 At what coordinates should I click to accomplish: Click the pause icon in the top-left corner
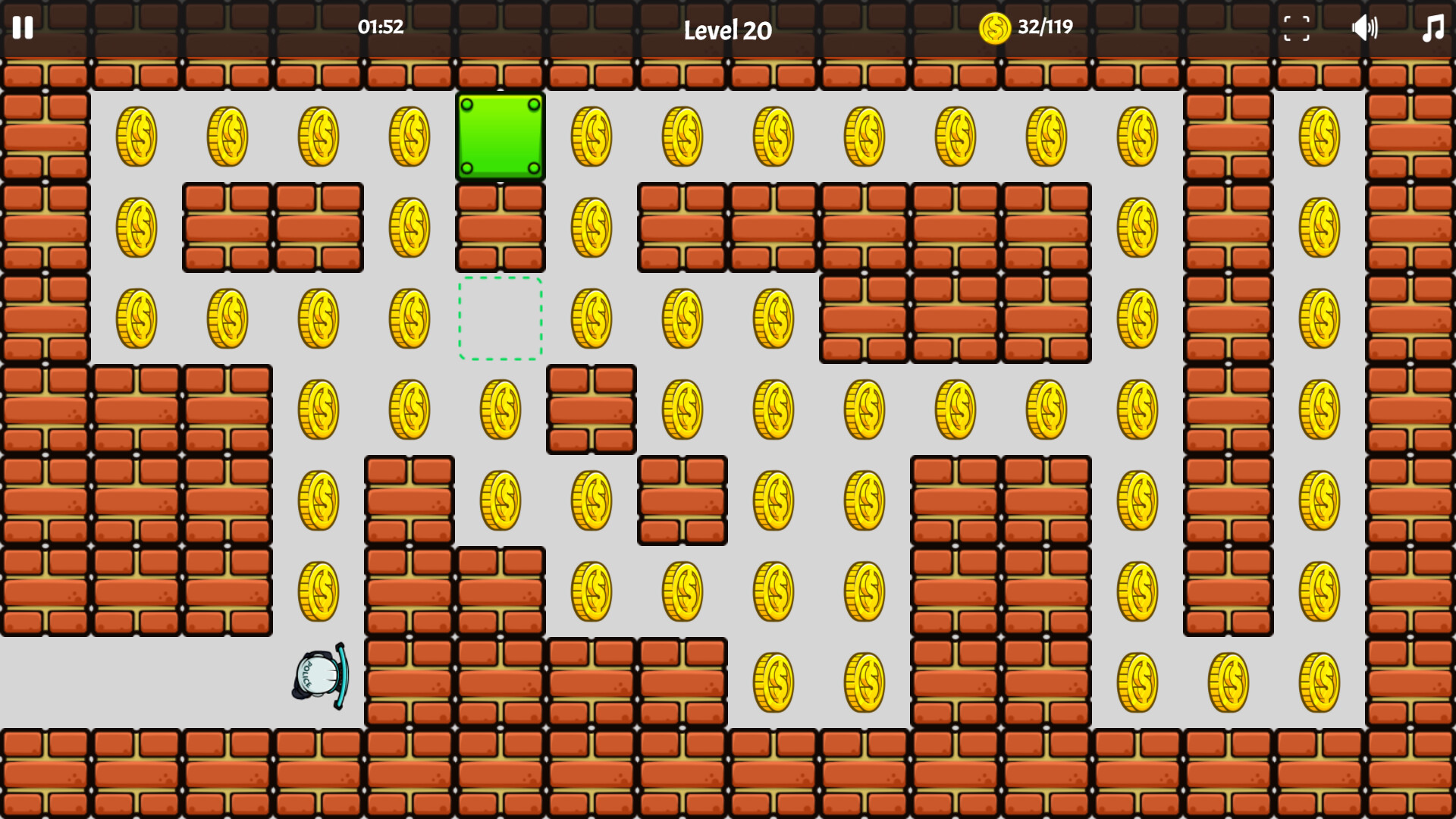point(24,29)
